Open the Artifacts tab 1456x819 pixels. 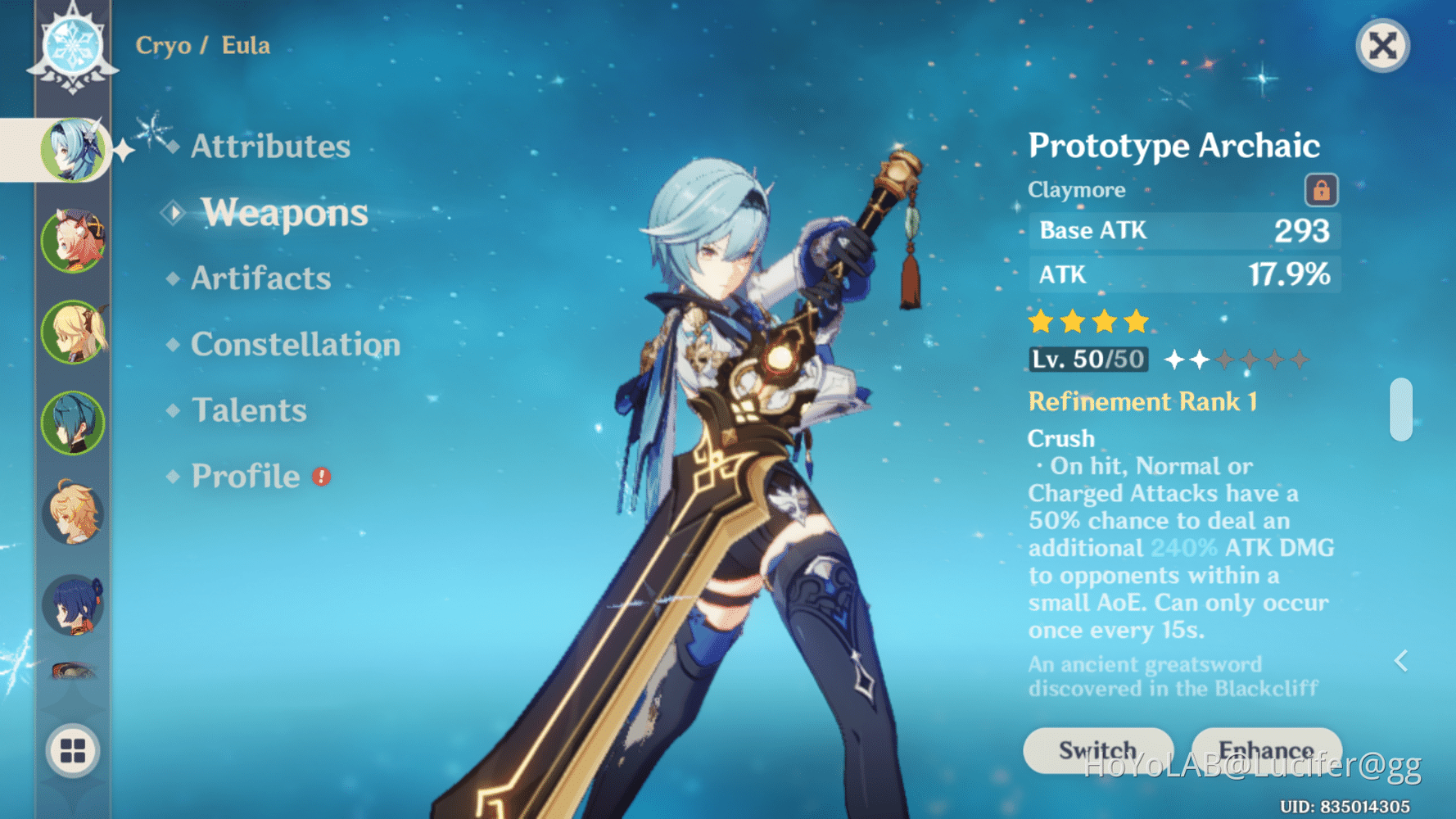point(258,278)
